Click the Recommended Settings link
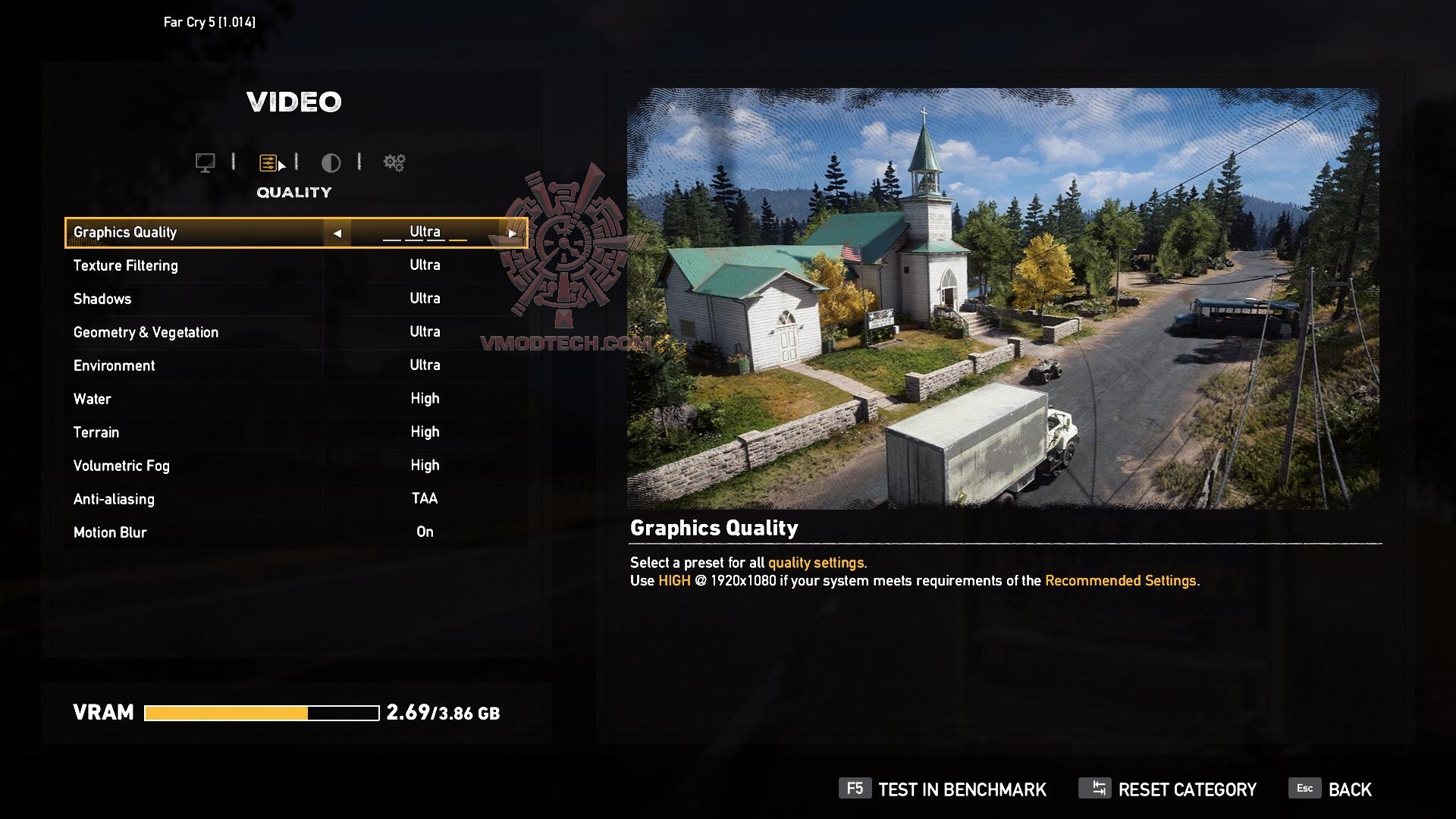Viewport: 1456px width, 819px height. tap(1122, 581)
